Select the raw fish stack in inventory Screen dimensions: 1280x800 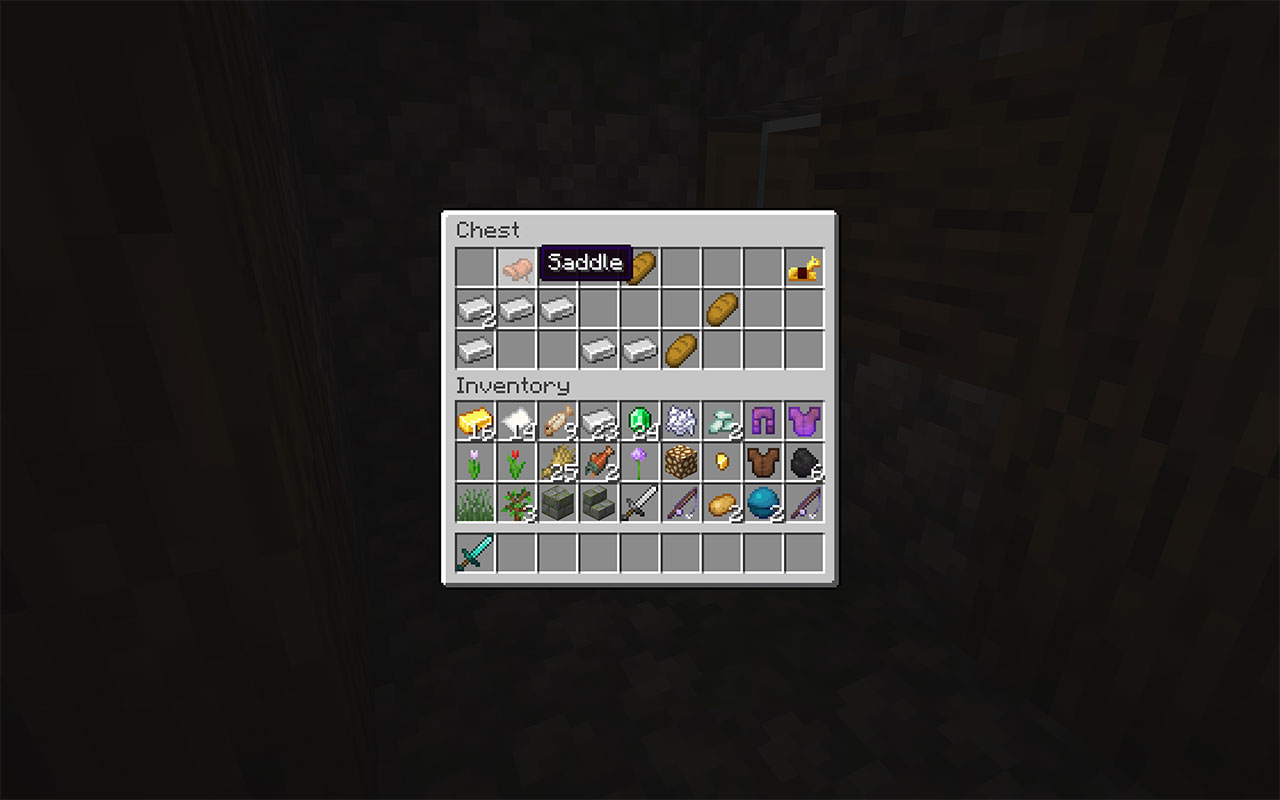click(x=557, y=421)
